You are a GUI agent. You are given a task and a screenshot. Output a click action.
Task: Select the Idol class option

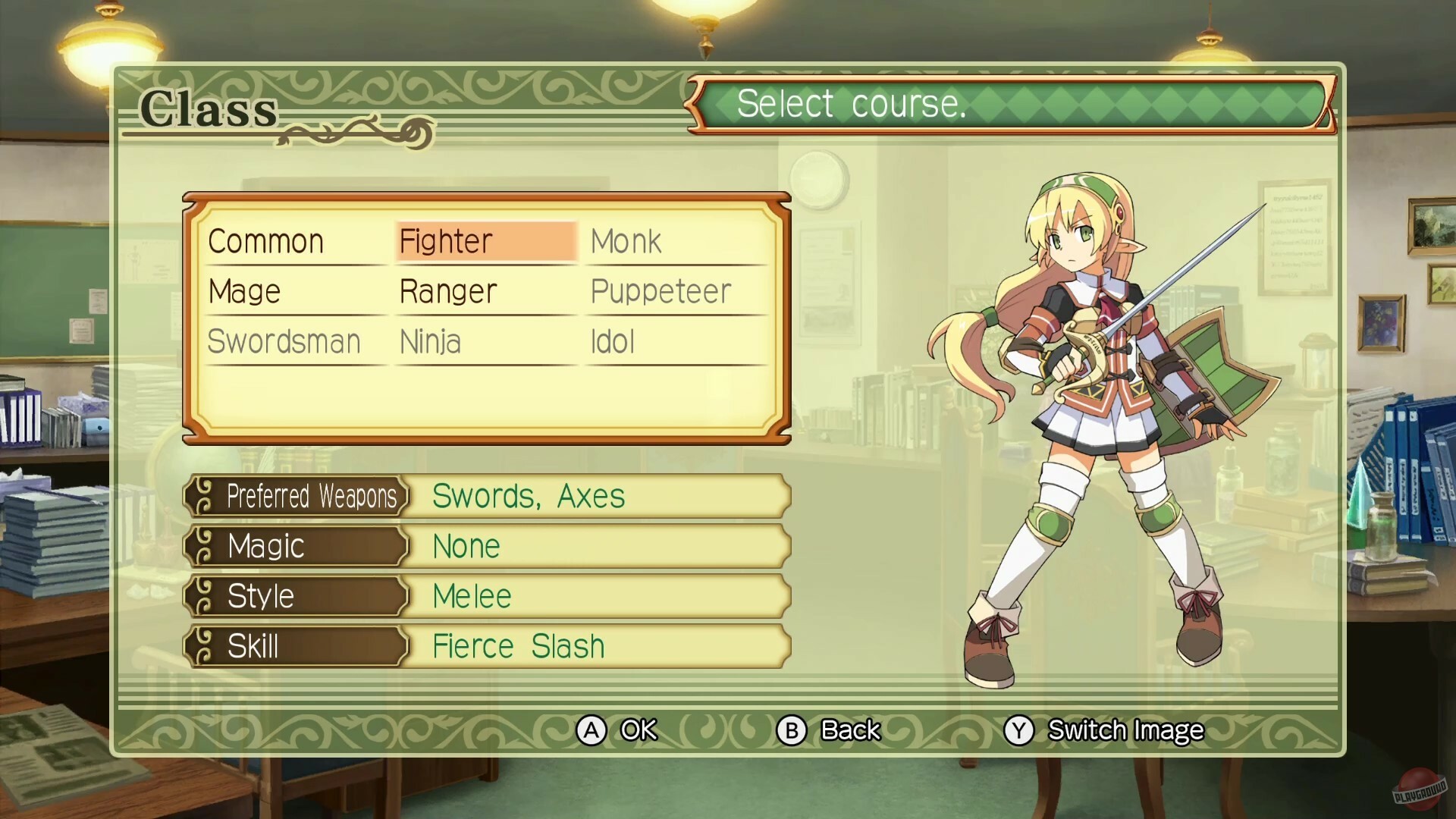tap(613, 342)
